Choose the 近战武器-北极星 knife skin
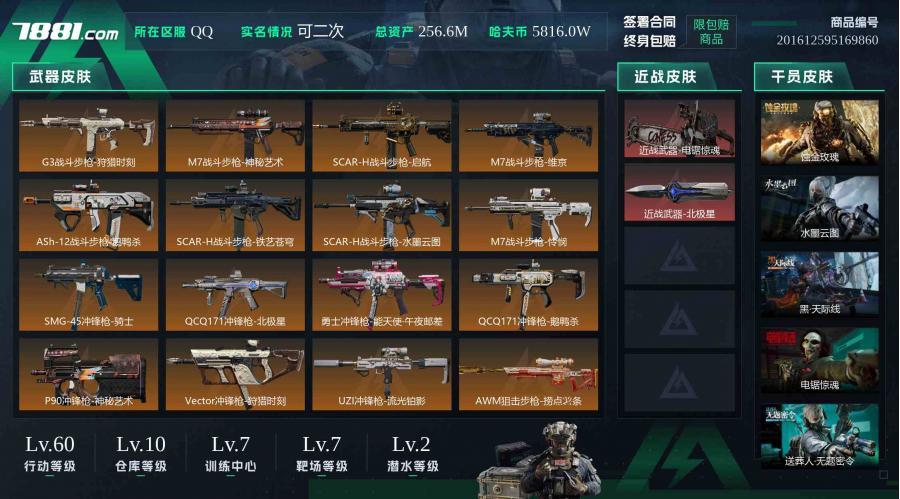The image size is (900, 499). 679,192
